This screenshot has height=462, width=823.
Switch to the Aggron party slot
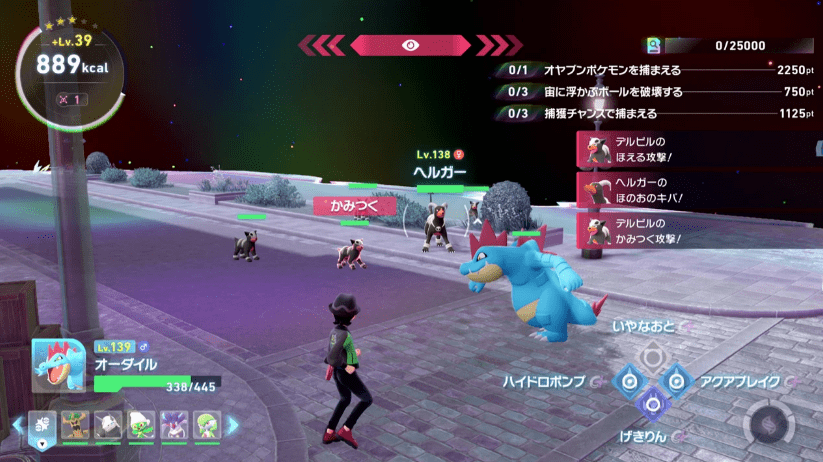click(x=108, y=425)
